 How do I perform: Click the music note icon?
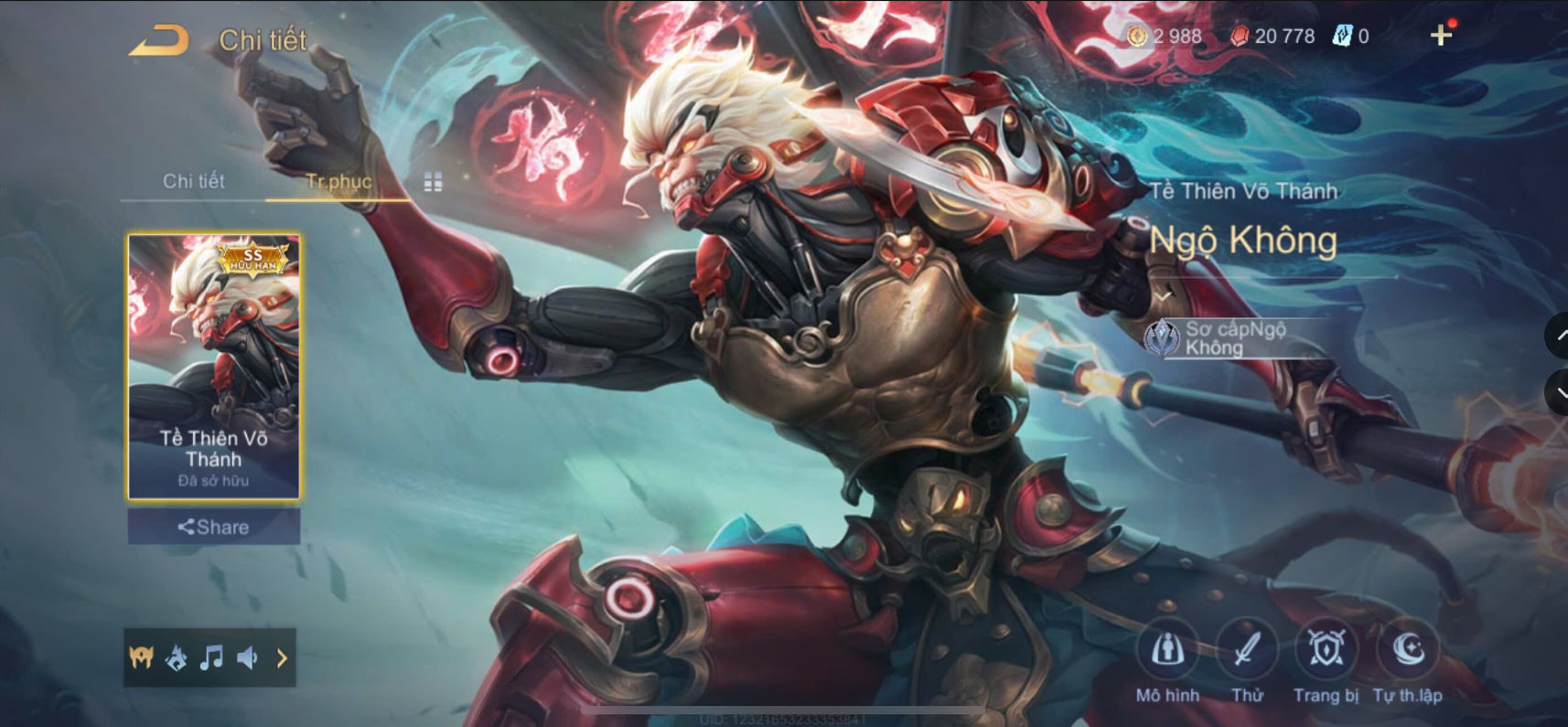click(x=212, y=658)
